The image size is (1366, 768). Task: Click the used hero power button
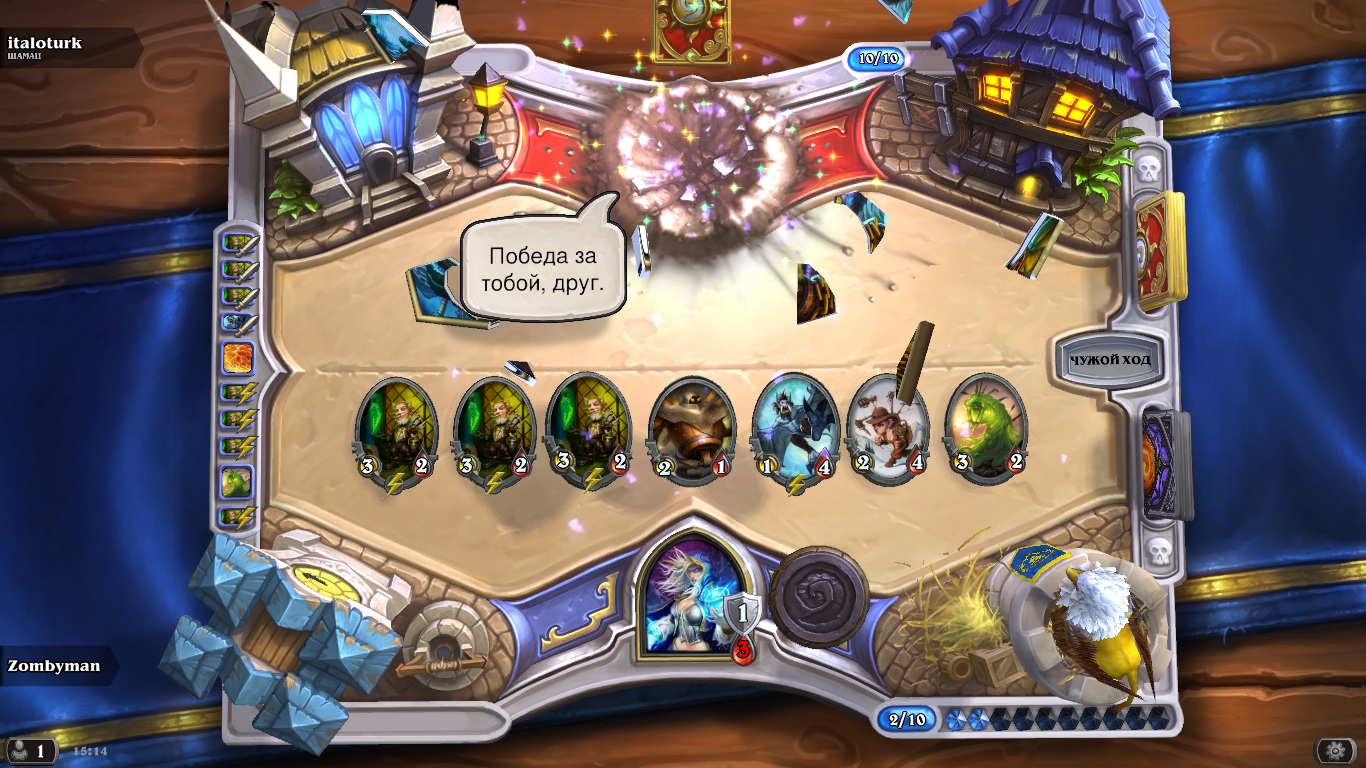coord(819,595)
